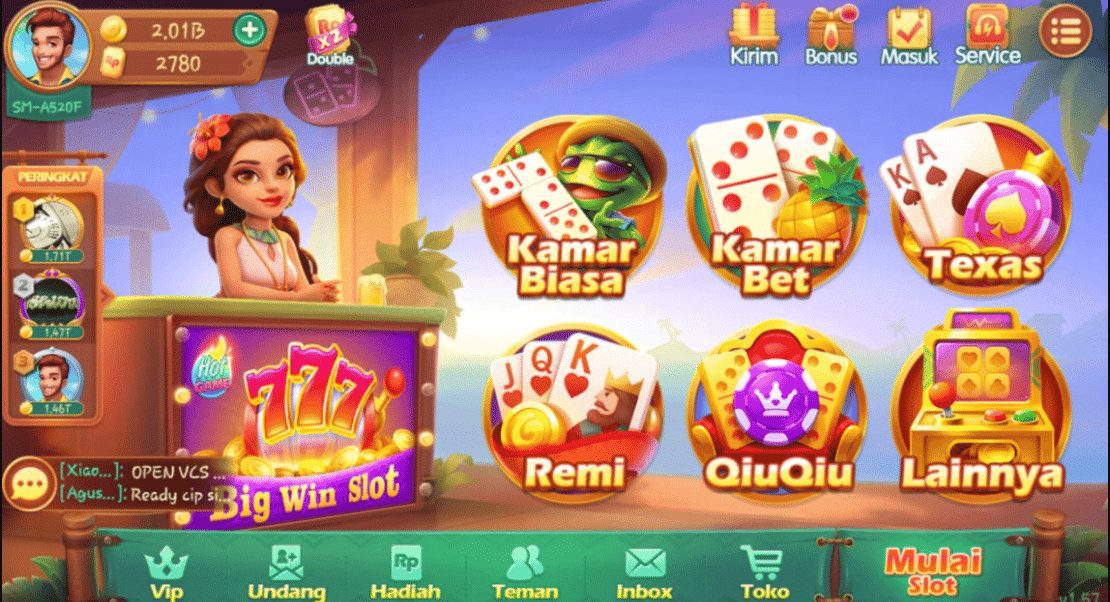Check the Hadiah rewards
Image resolution: width=1110 pixels, height=602 pixels.
[x=405, y=572]
